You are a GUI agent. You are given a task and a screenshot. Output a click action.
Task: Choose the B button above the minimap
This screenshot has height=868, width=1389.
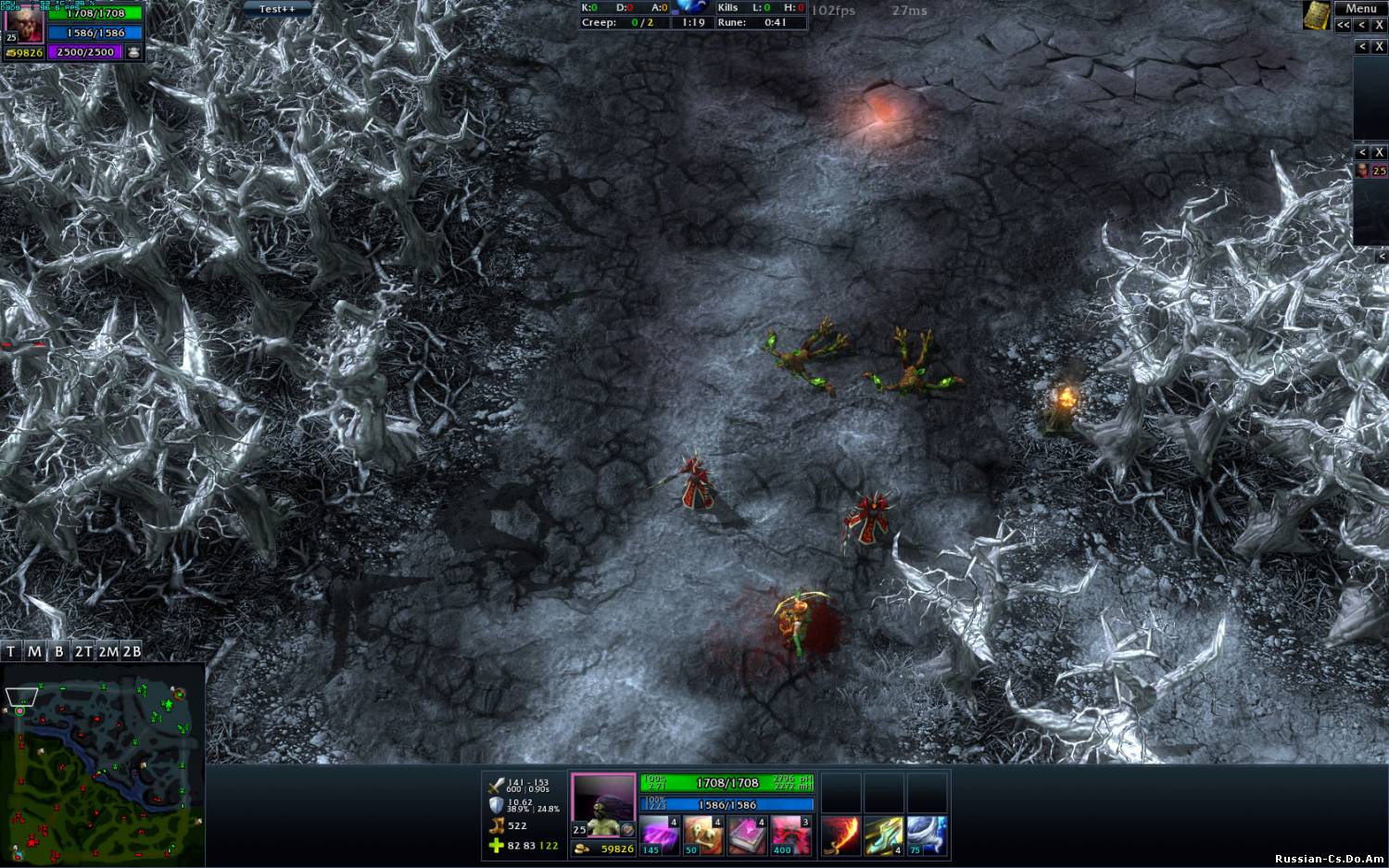[x=58, y=651]
